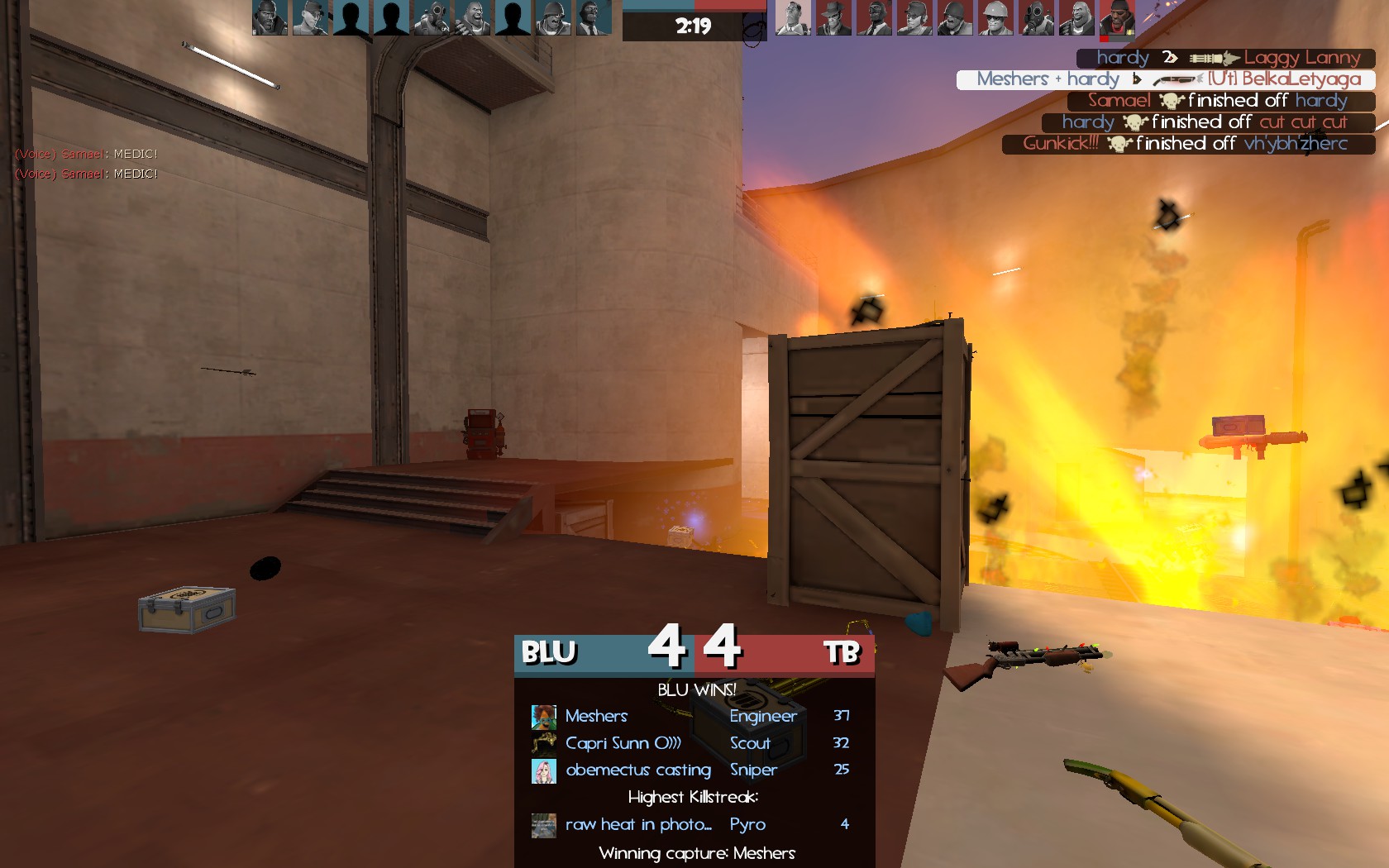Select the BLU team Soldier portrait

[x=553, y=17]
